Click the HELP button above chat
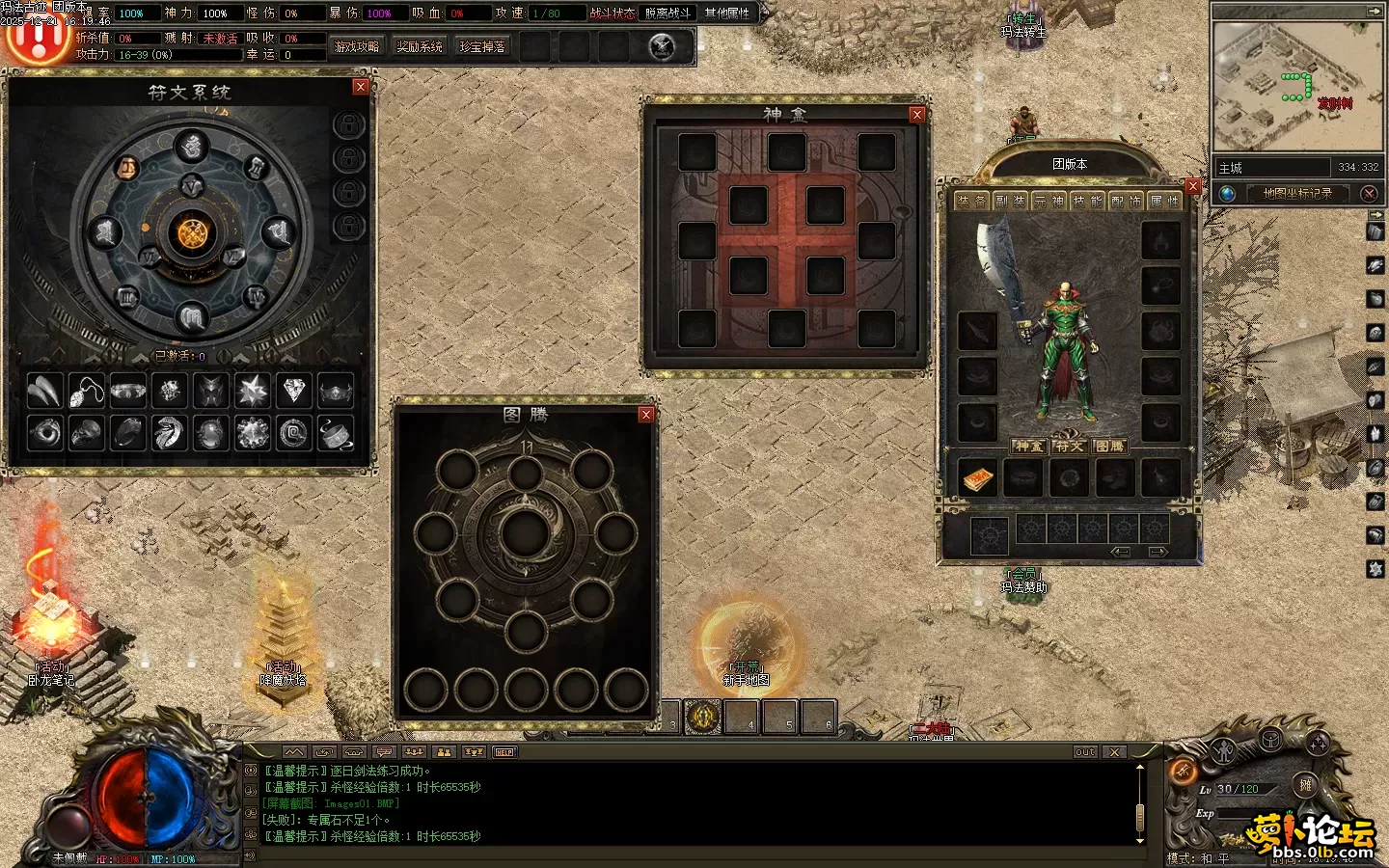The height and width of the screenshot is (868, 1389). 504,751
